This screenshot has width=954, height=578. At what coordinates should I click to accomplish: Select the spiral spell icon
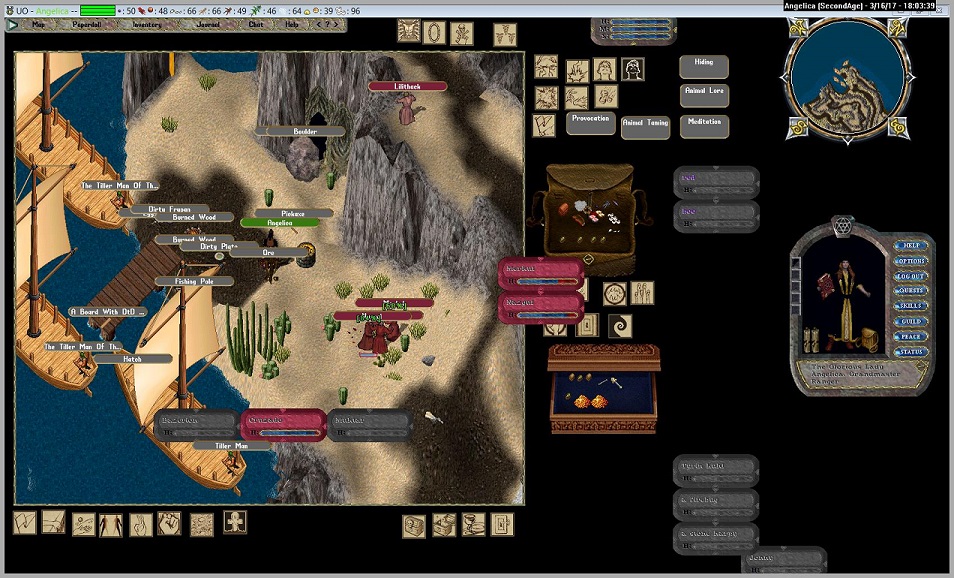click(620, 326)
